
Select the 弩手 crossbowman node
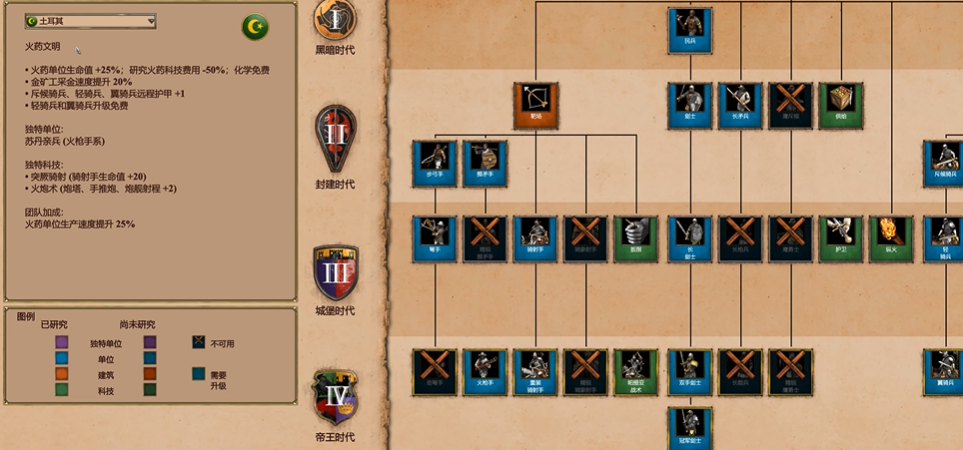(435, 239)
